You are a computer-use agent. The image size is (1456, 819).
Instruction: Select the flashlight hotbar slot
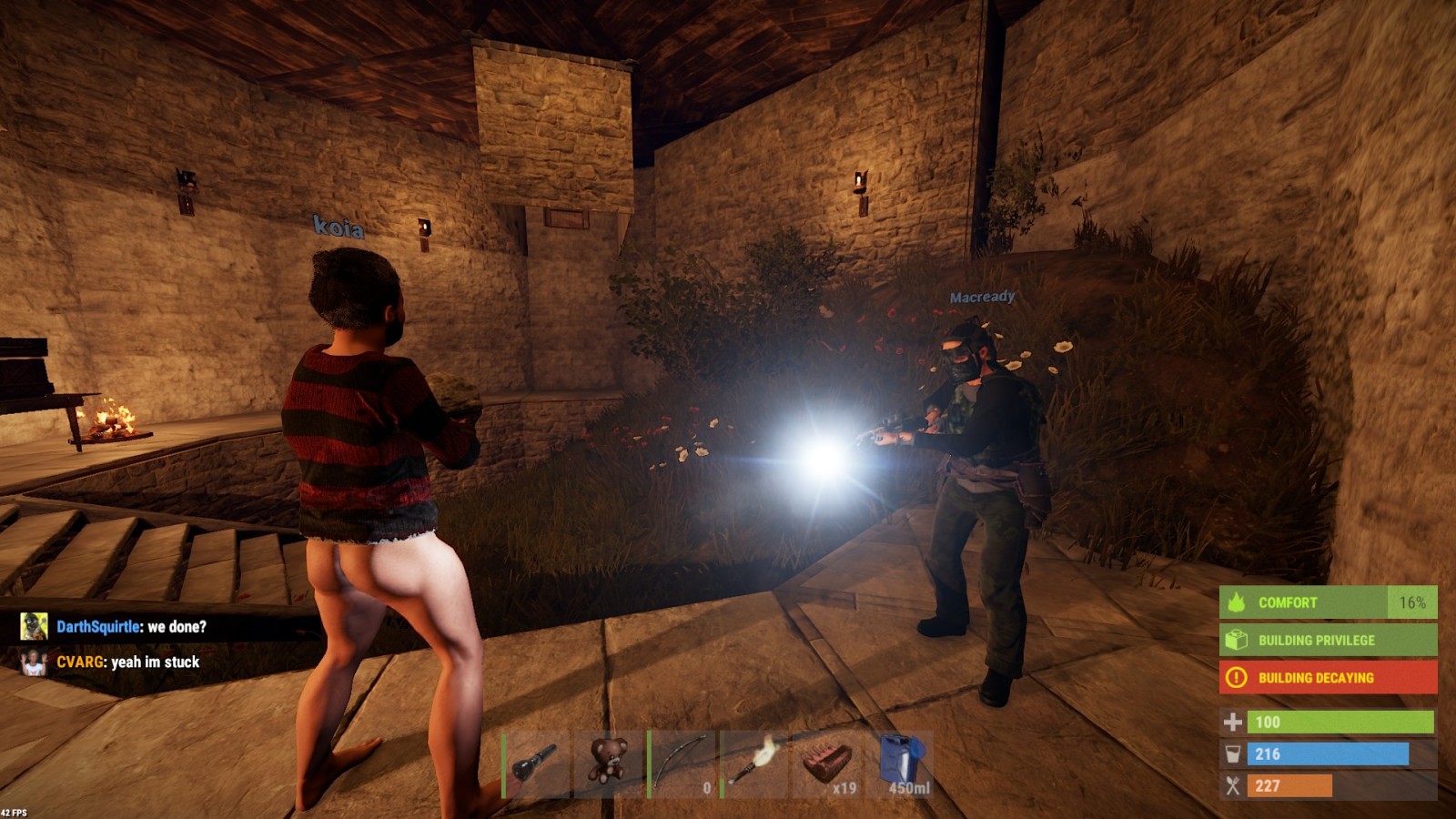coord(536,764)
